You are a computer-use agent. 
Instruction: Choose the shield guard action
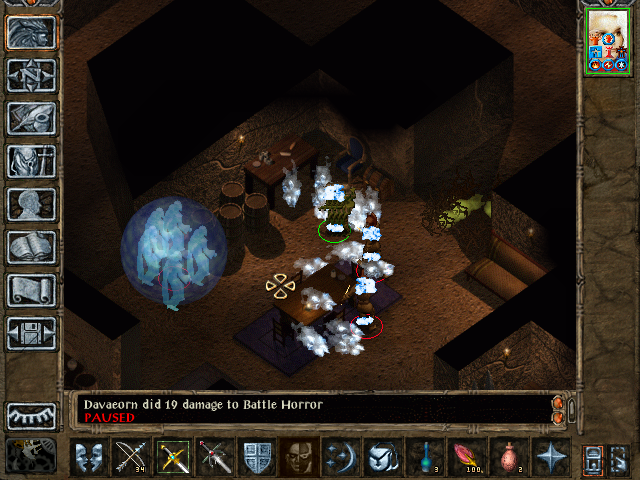257,456
